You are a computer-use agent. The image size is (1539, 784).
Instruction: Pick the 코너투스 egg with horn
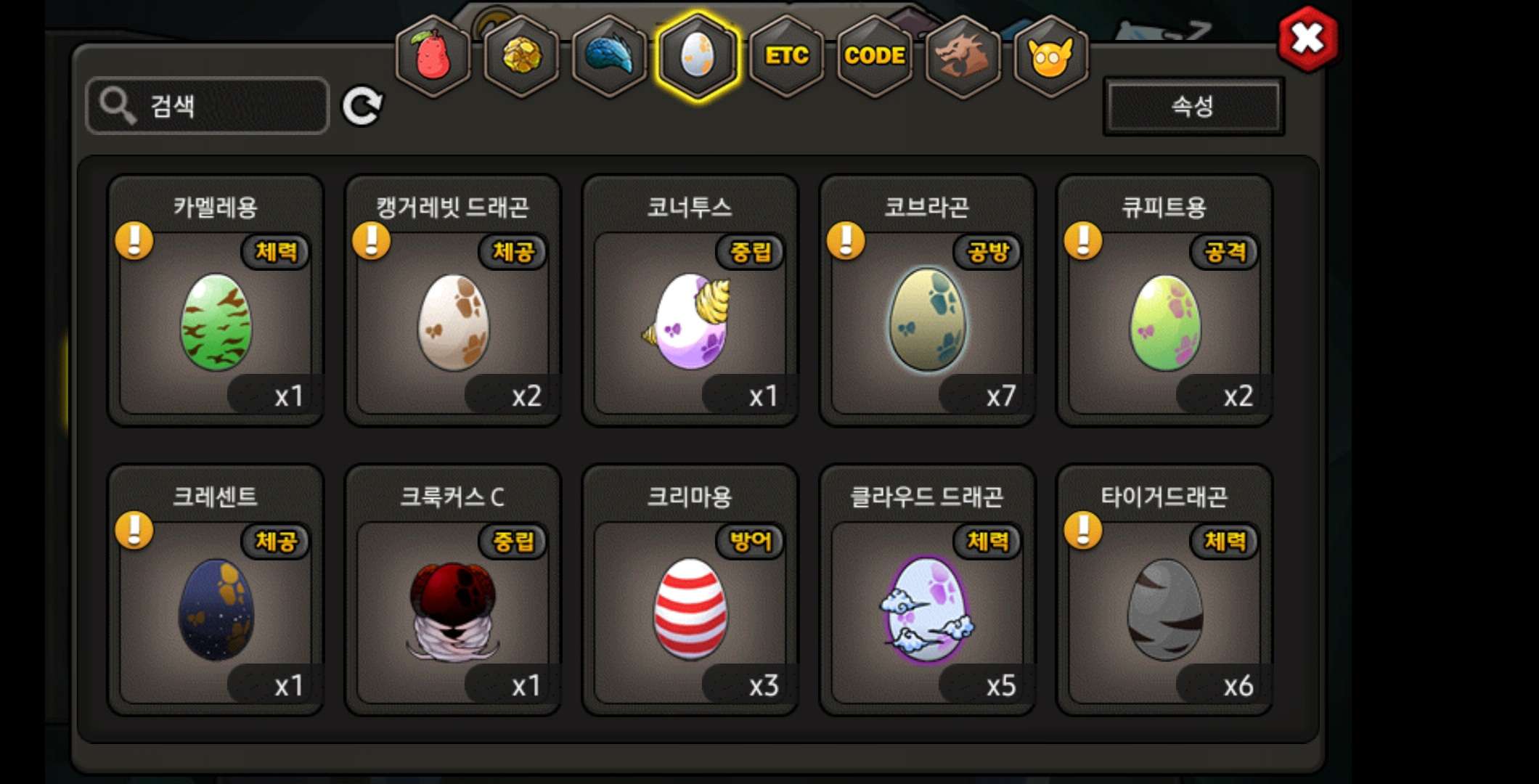(690, 322)
